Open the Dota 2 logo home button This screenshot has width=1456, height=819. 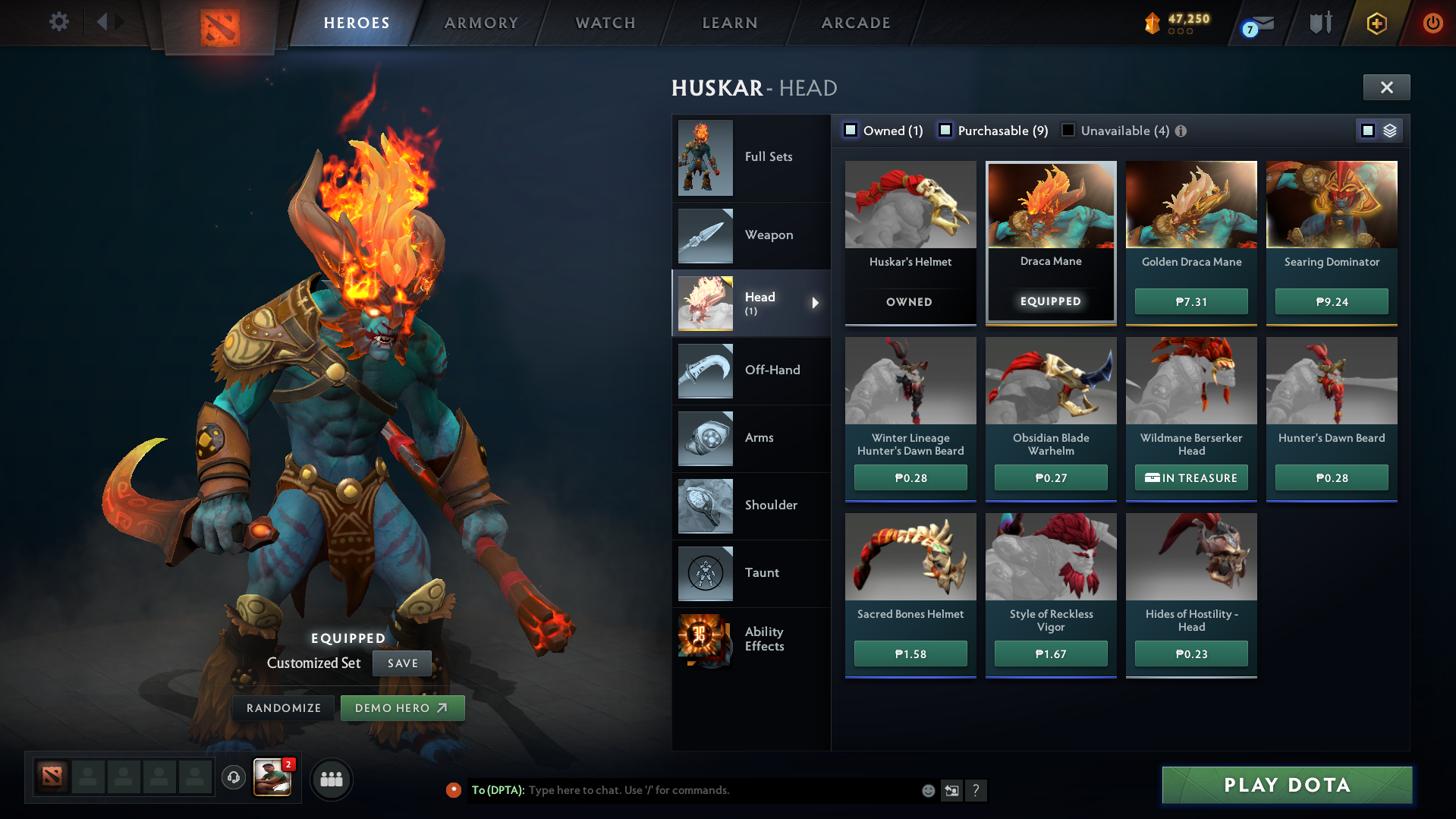click(219, 23)
